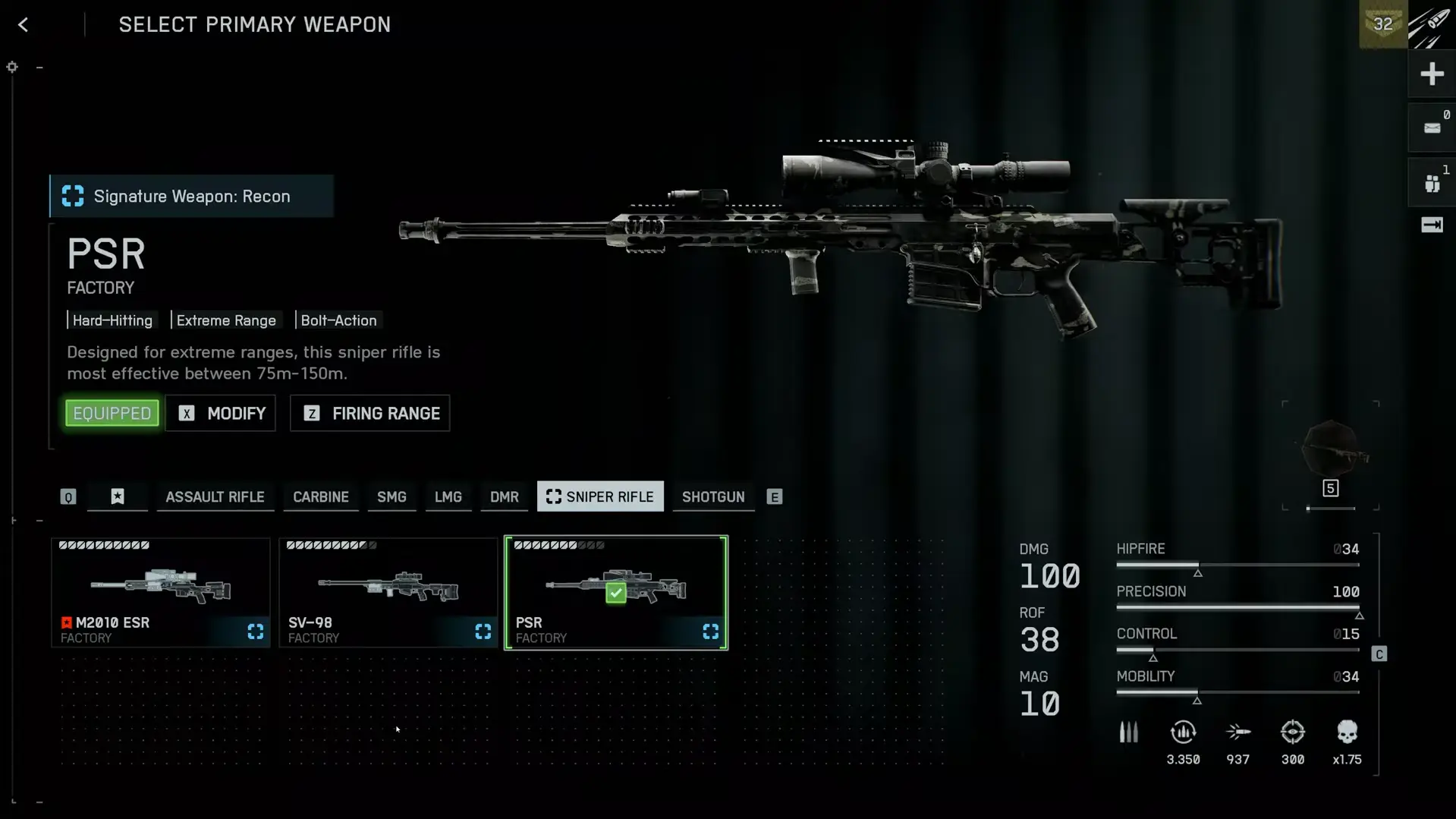Switch to the Assault Rifle tab
Screen dimensions: 1456x819
[x=215, y=497]
